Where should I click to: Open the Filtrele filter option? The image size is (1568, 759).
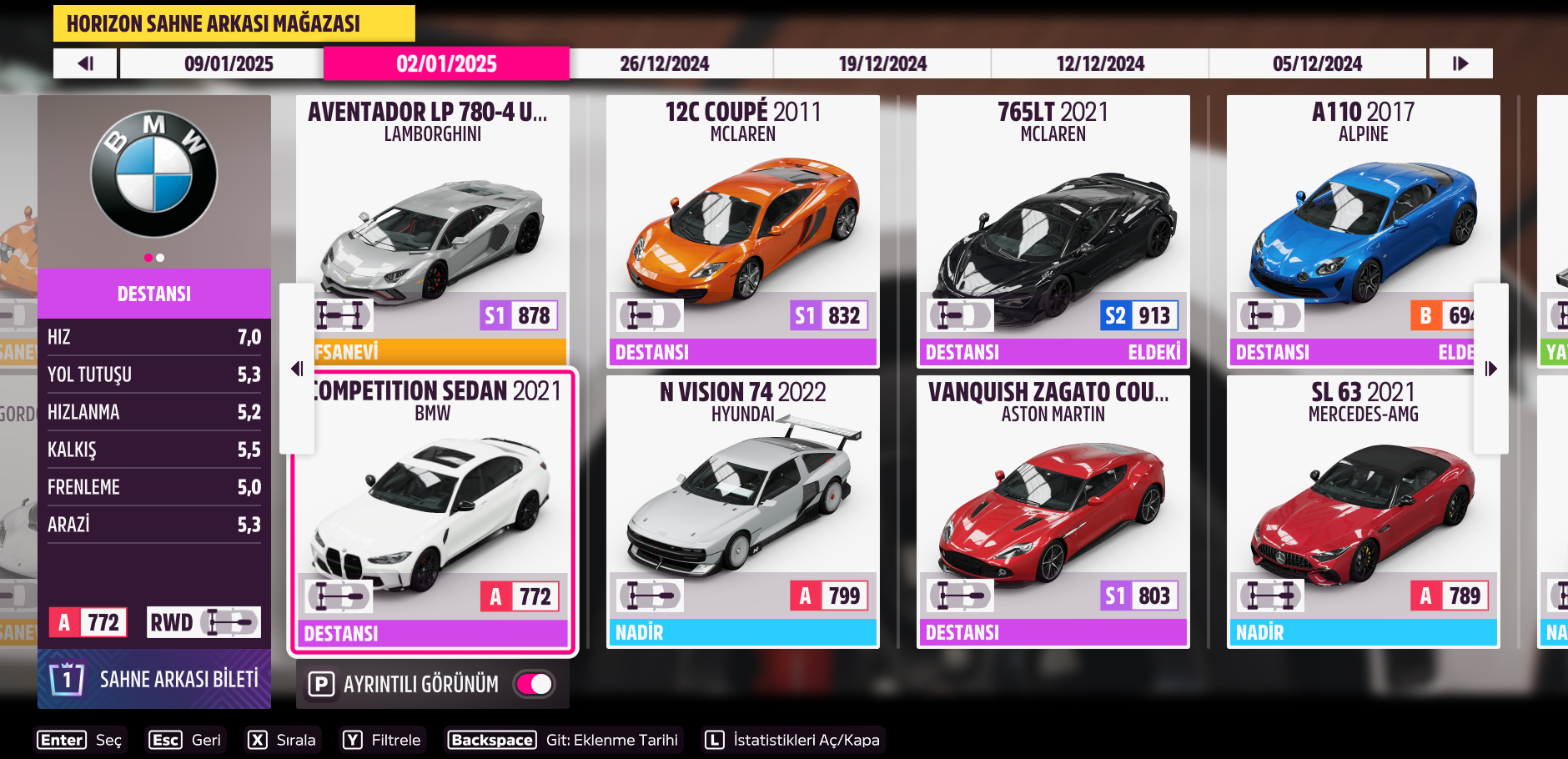coord(384,740)
